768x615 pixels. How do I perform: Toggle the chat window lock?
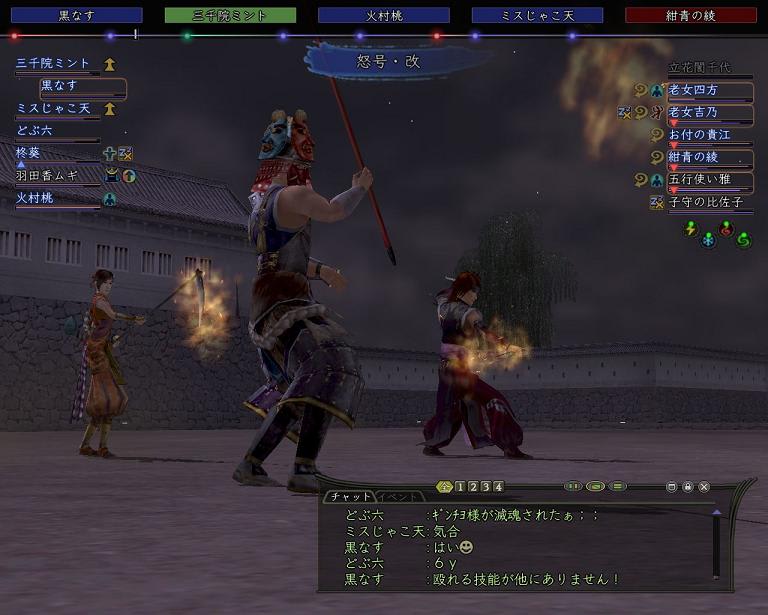click(x=688, y=487)
